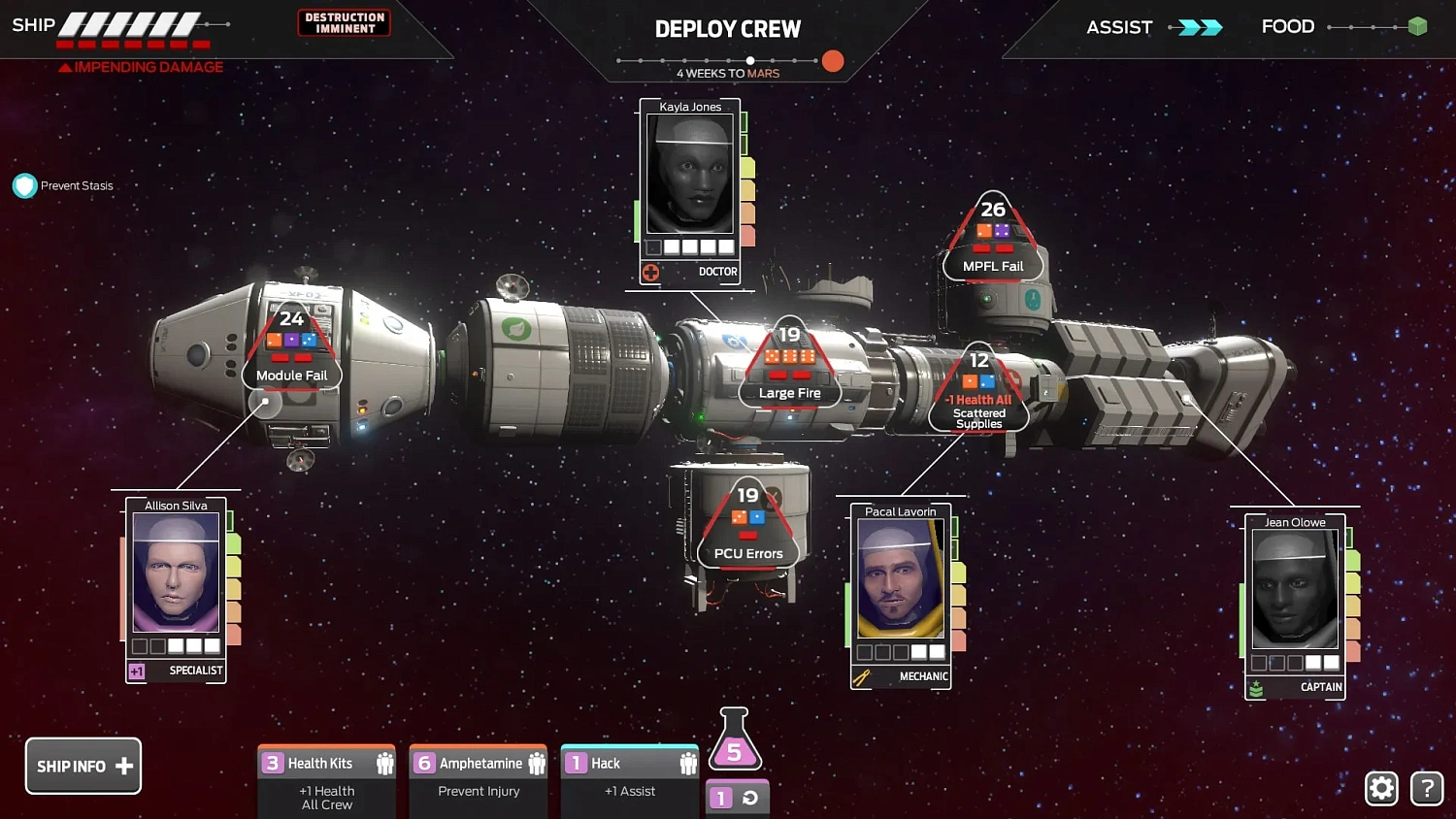Open the help question mark button
The image size is (1456, 819).
pyautogui.click(x=1427, y=788)
